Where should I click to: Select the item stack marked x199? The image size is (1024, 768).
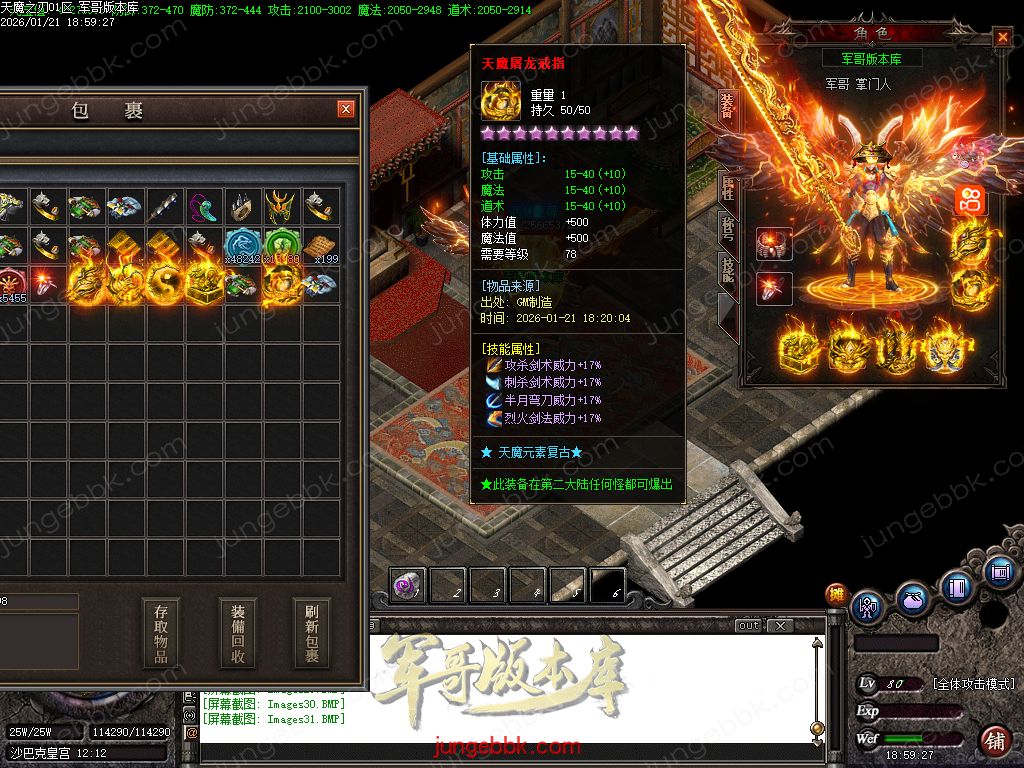tap(319, 246)
